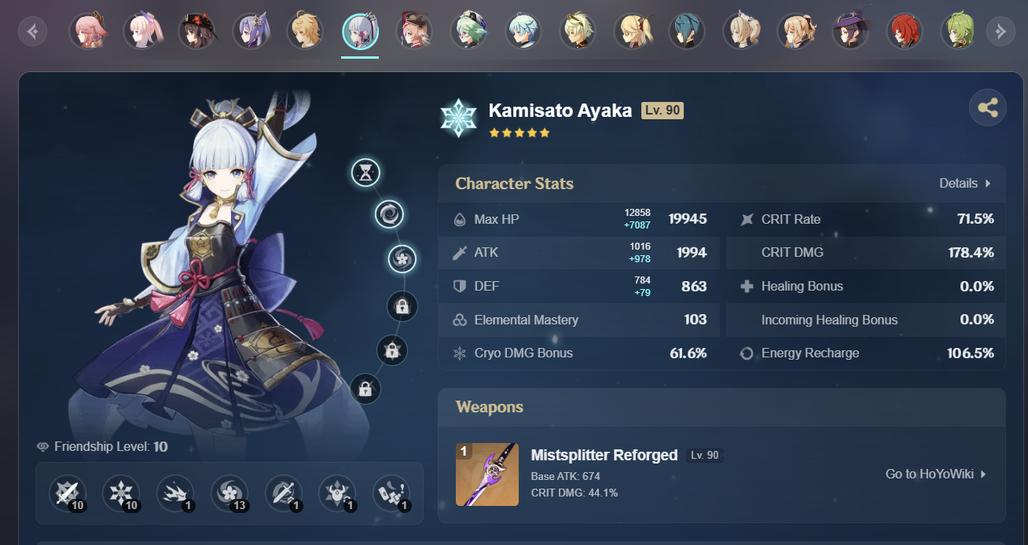This screenshot has height=545, width=1028.
Task: Inspect the level 1 sprint dash talent icon
Action: [175, 493]
